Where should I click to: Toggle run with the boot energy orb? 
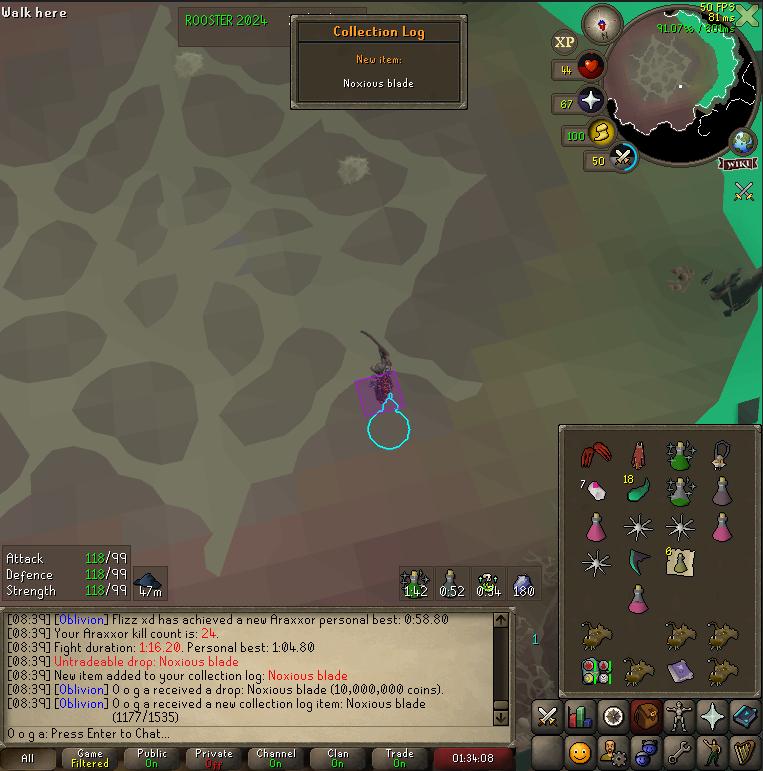pos(602,132)
